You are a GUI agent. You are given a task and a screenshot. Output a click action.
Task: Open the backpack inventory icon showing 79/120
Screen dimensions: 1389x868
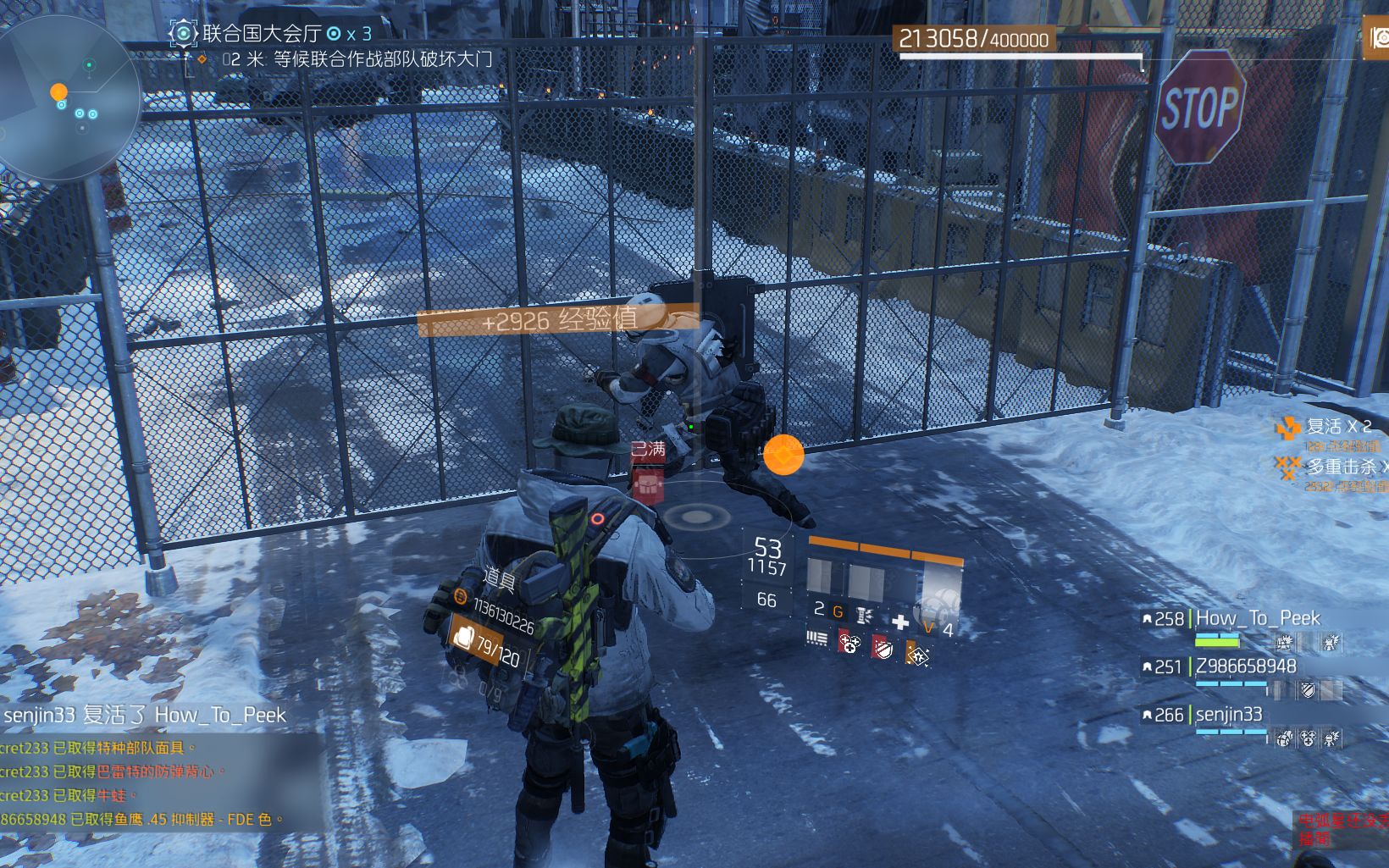(x=464, y=636)
